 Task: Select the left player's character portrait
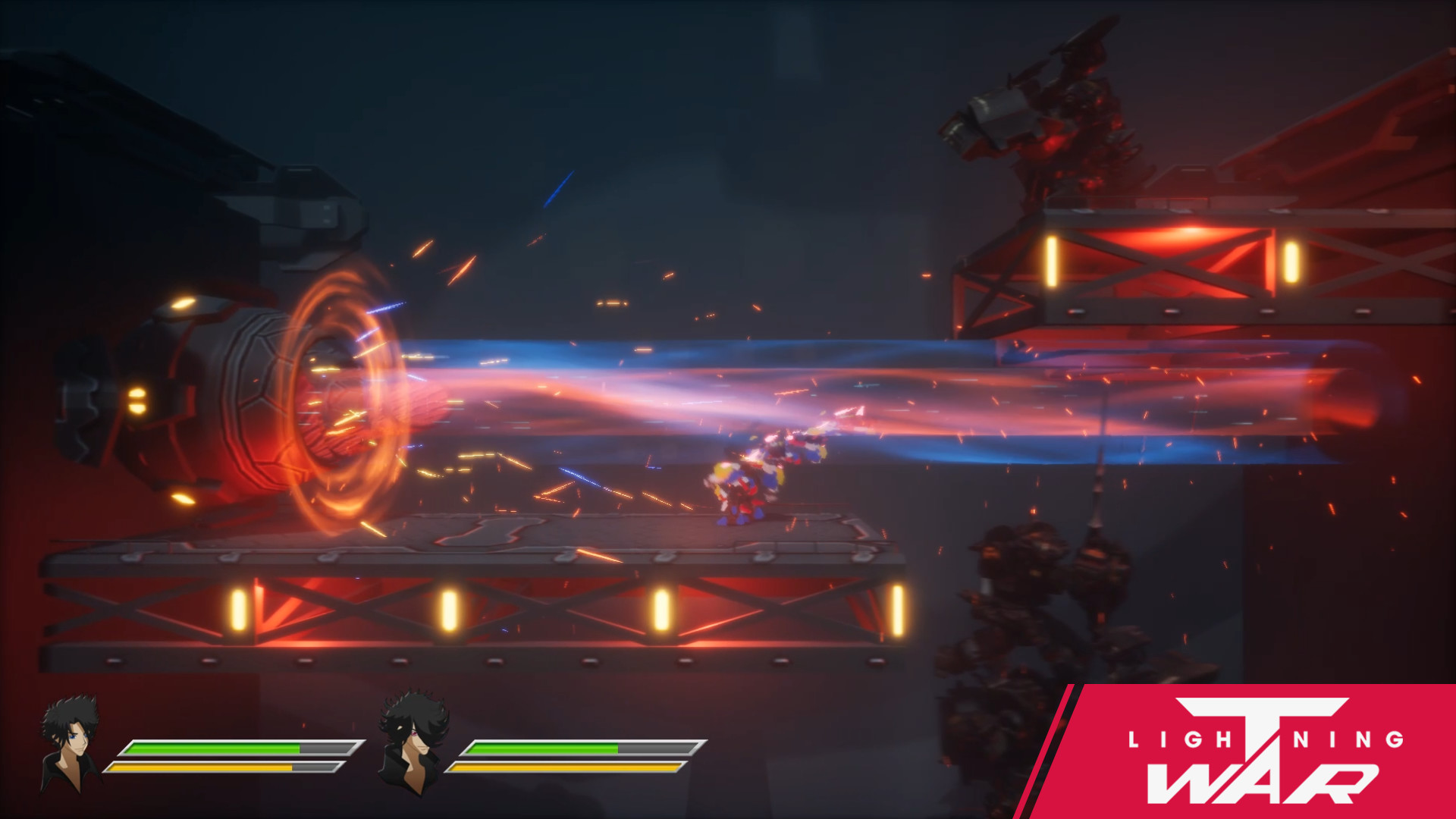(68, 747)
